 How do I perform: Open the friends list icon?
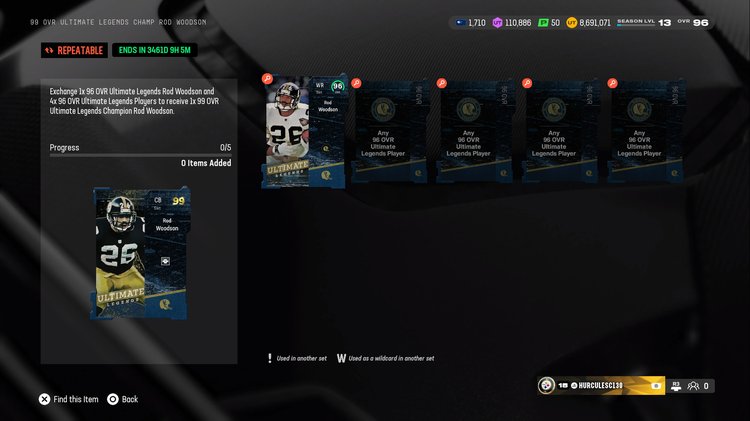pyautogui.click(x=693, y=385)
